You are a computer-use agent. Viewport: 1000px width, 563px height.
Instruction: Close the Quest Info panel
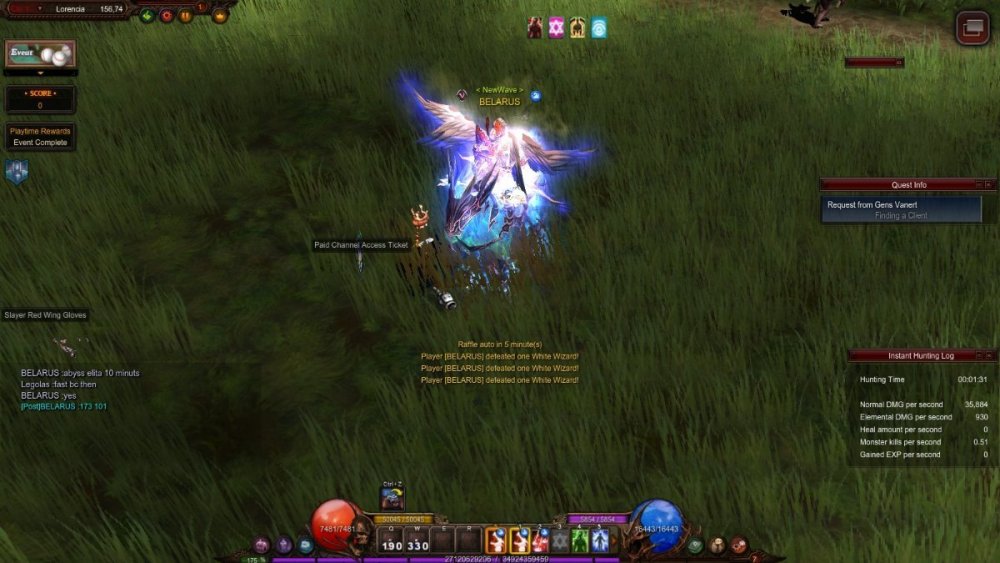[x=989, y=185]
